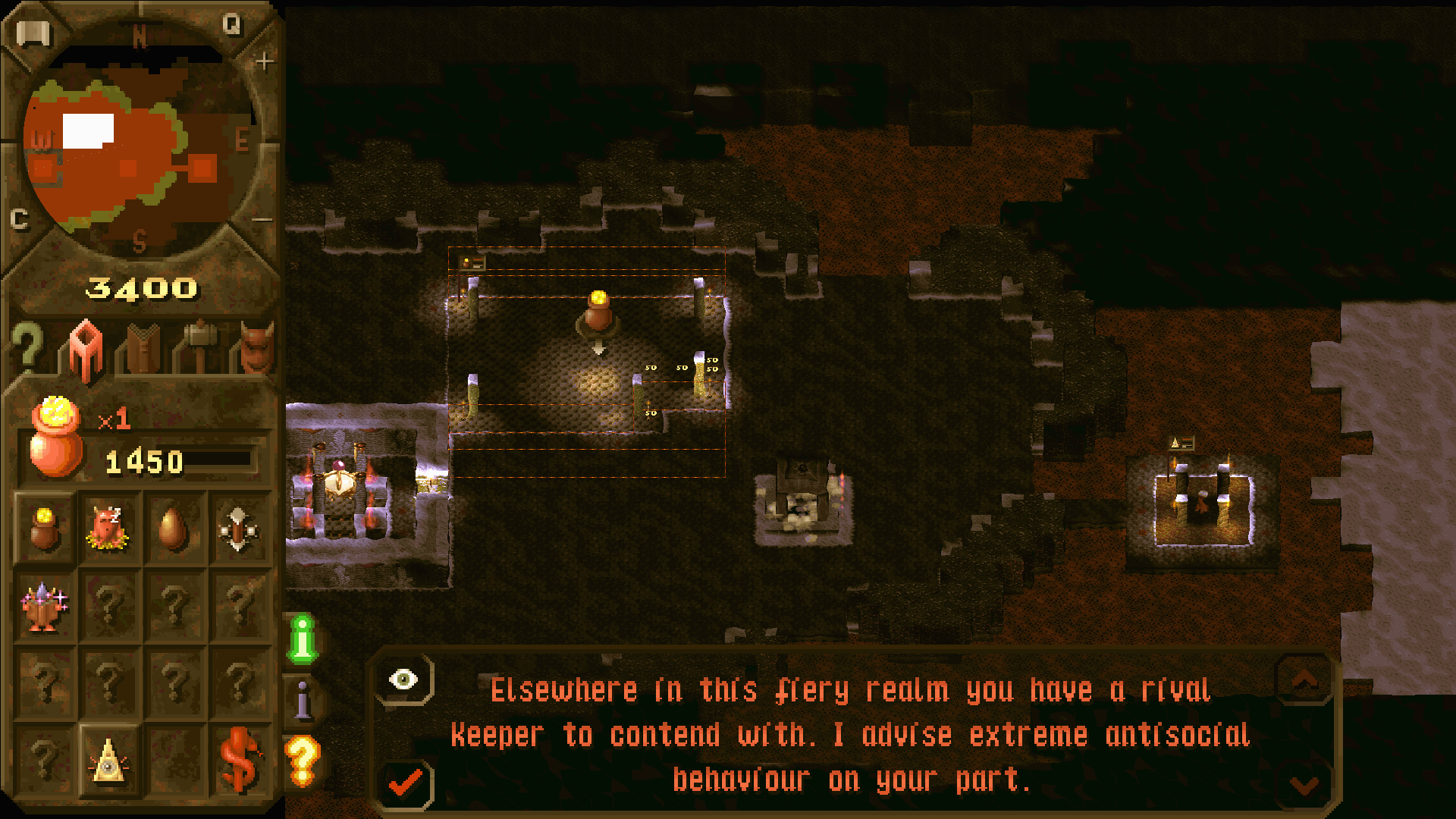Open the green information message icon
This screenshot has width=1456, height=819.
[303, 639]
